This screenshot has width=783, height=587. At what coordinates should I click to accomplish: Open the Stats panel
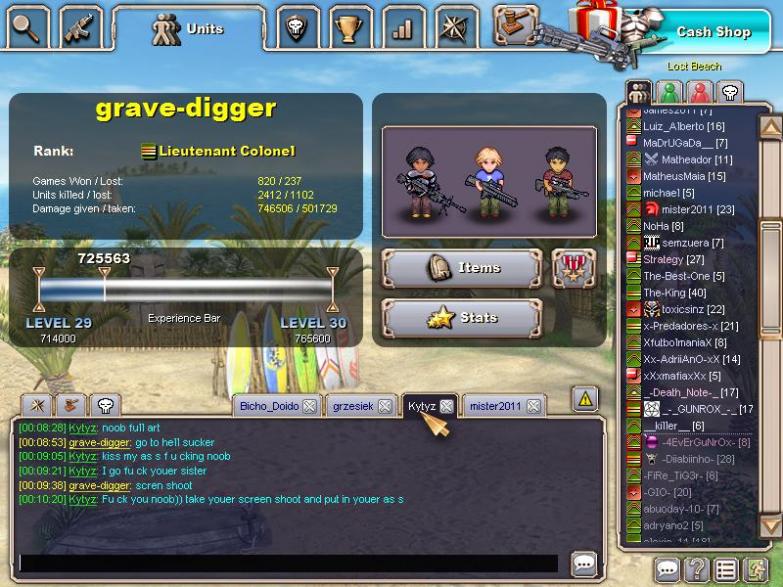(461, 318)
